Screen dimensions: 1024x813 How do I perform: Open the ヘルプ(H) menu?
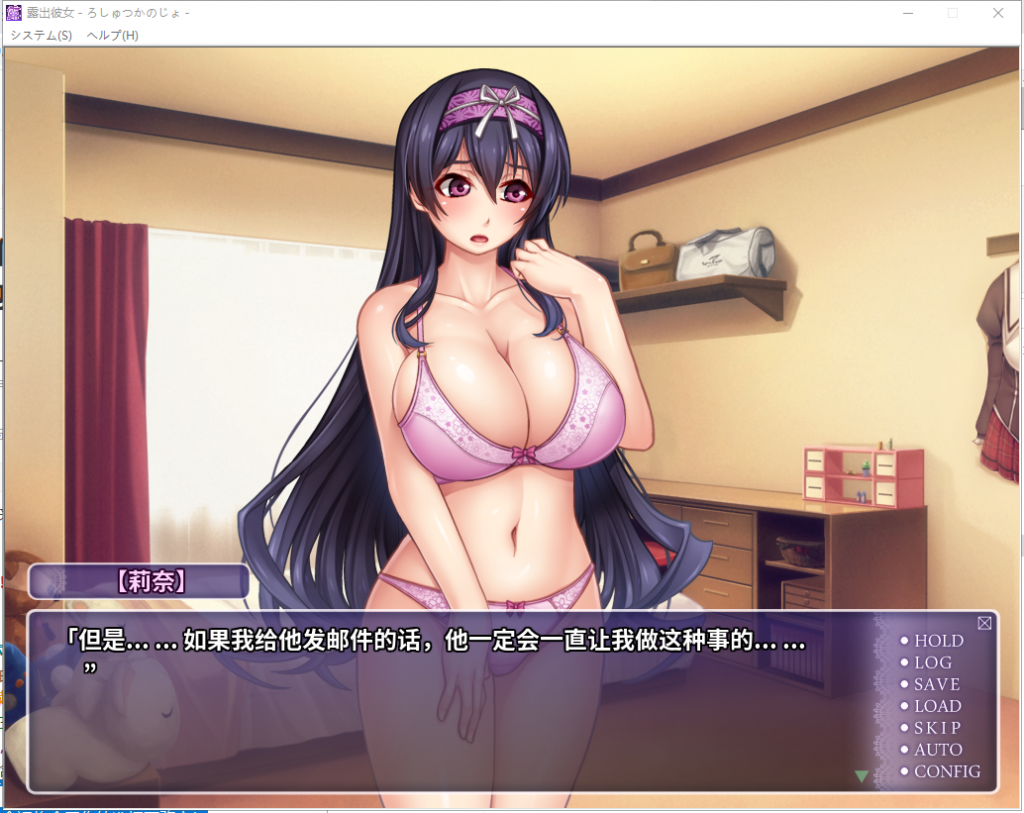(112, 35)
